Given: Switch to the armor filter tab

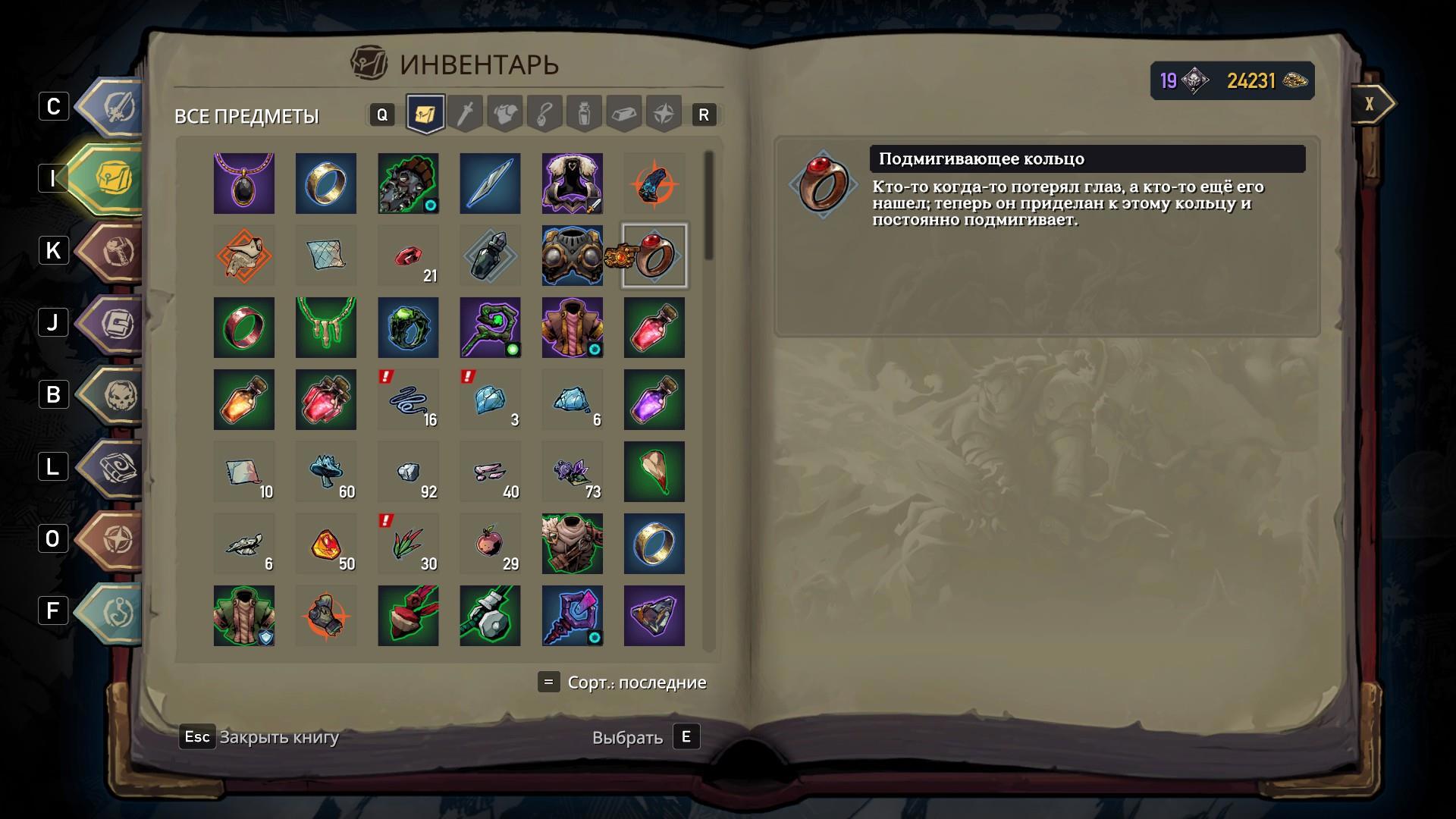Looking at the screenshot, I should [505, 115].
